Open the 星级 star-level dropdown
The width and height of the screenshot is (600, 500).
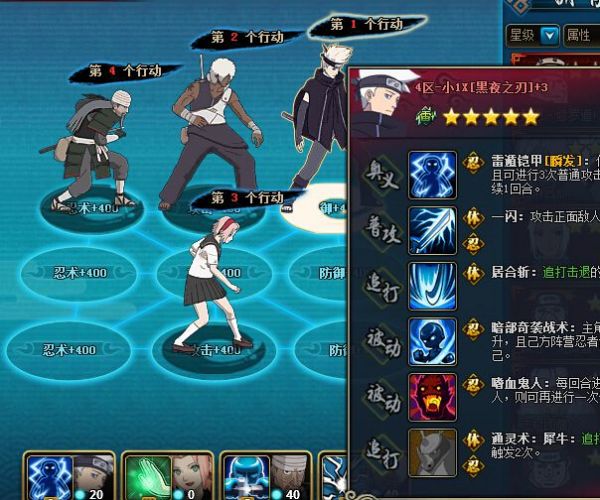point(533,35)
